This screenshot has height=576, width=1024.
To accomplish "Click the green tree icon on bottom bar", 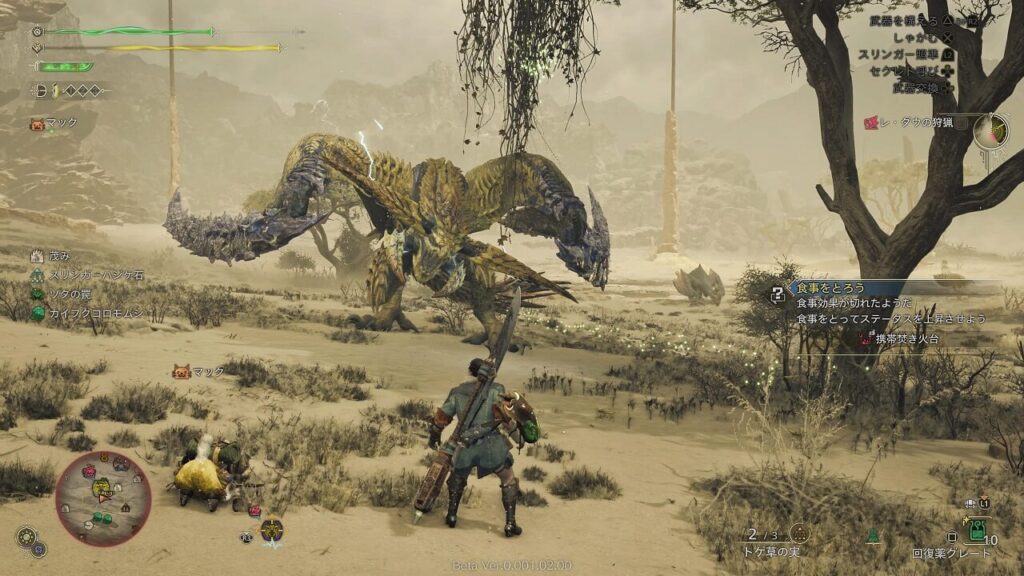I will click(872, 535).
